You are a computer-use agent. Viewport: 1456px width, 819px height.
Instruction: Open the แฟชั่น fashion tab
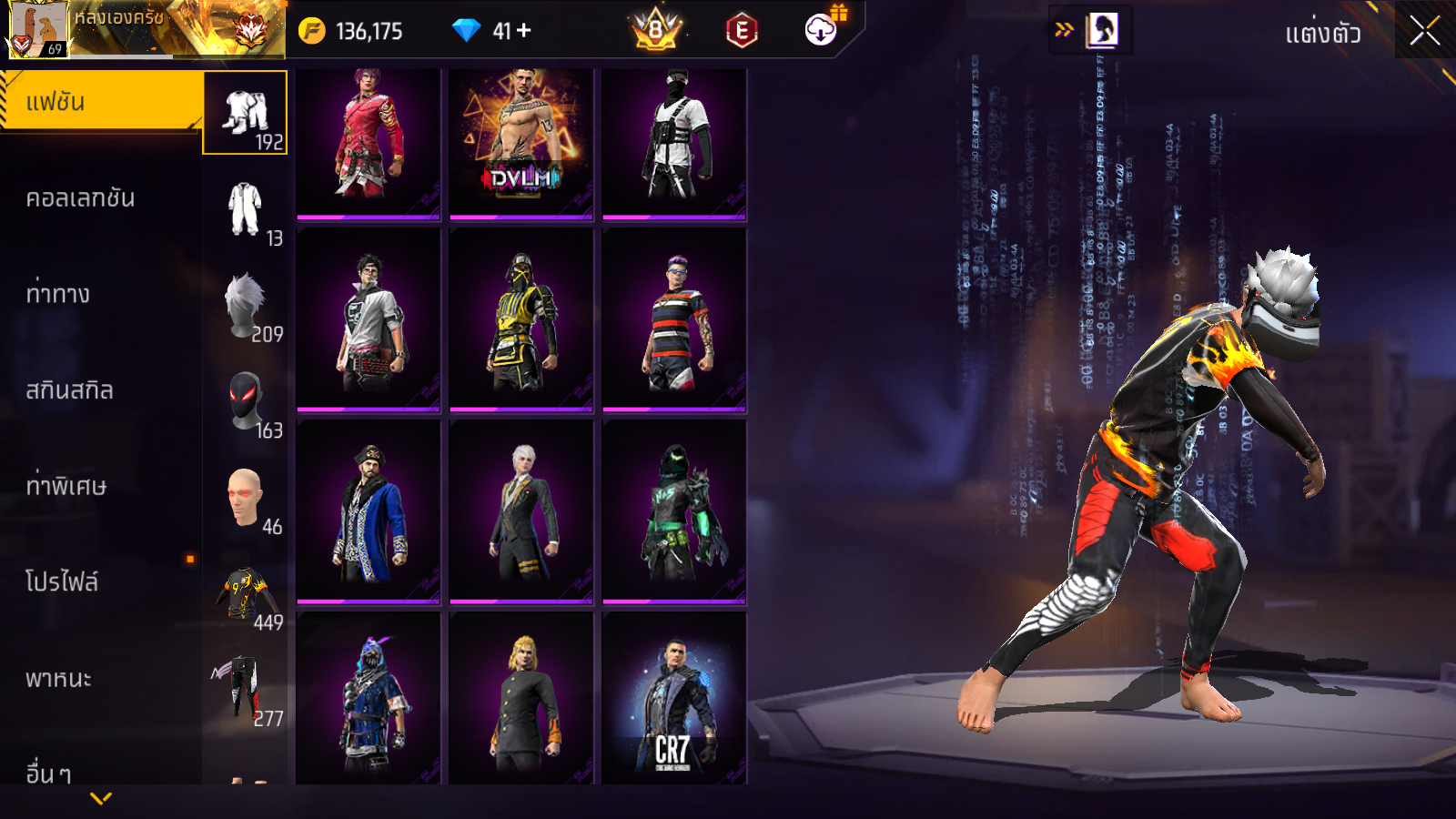[x=100, y=102]
